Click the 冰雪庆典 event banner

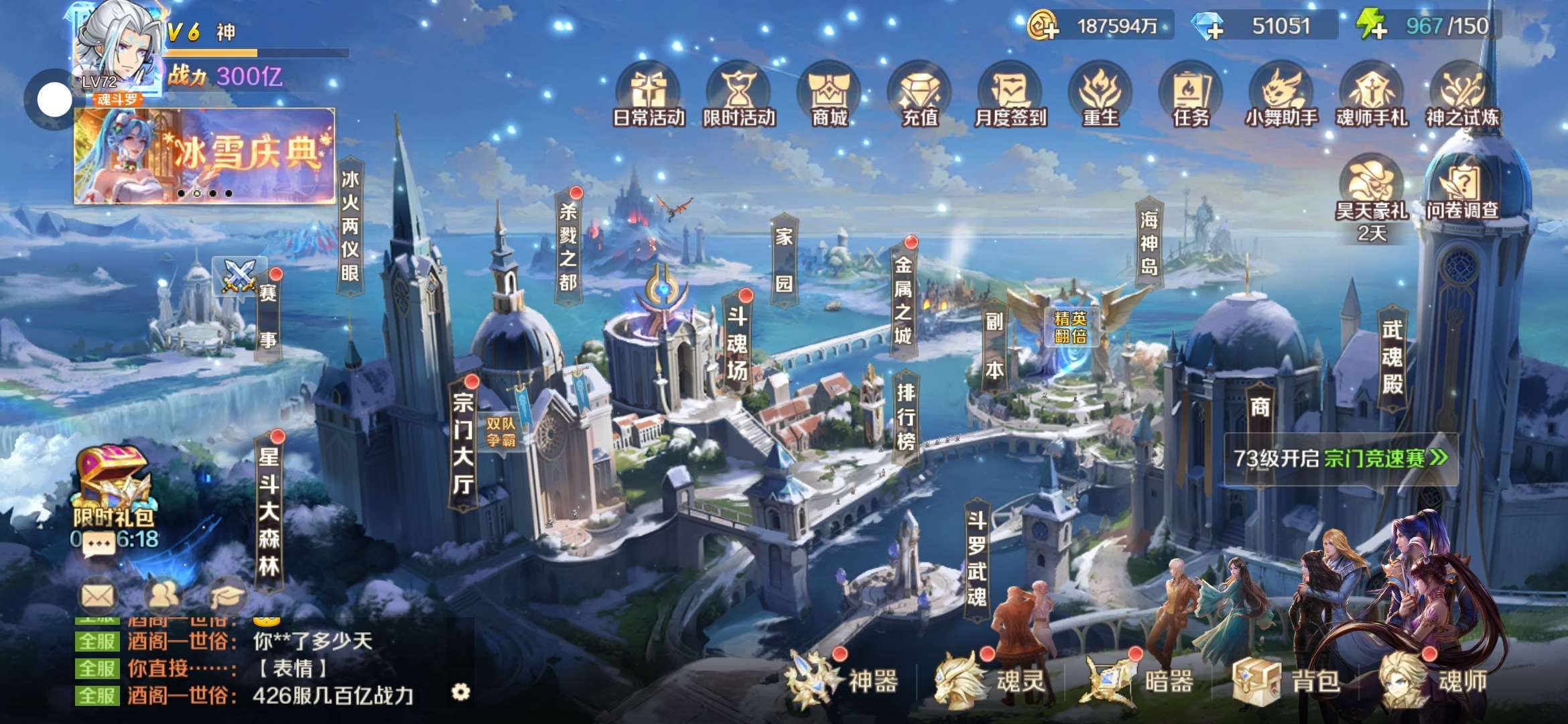click(204, 156)
